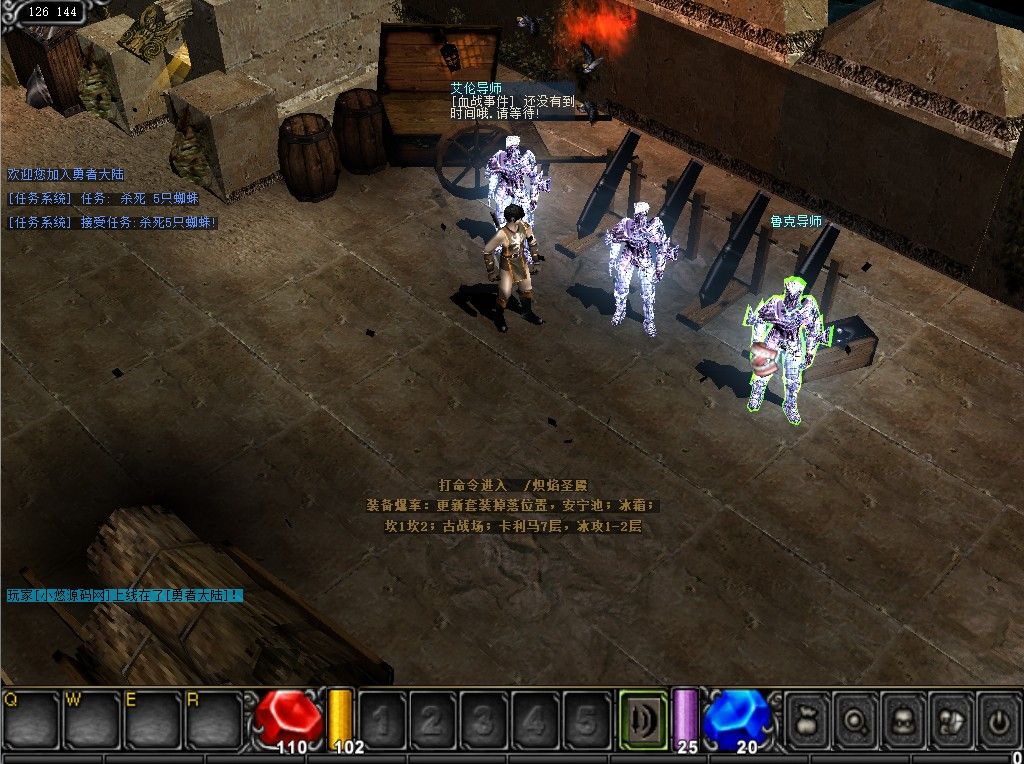Choose quick slot number 2
This screenshot has height=764, width=1024.
coord(434,719)
